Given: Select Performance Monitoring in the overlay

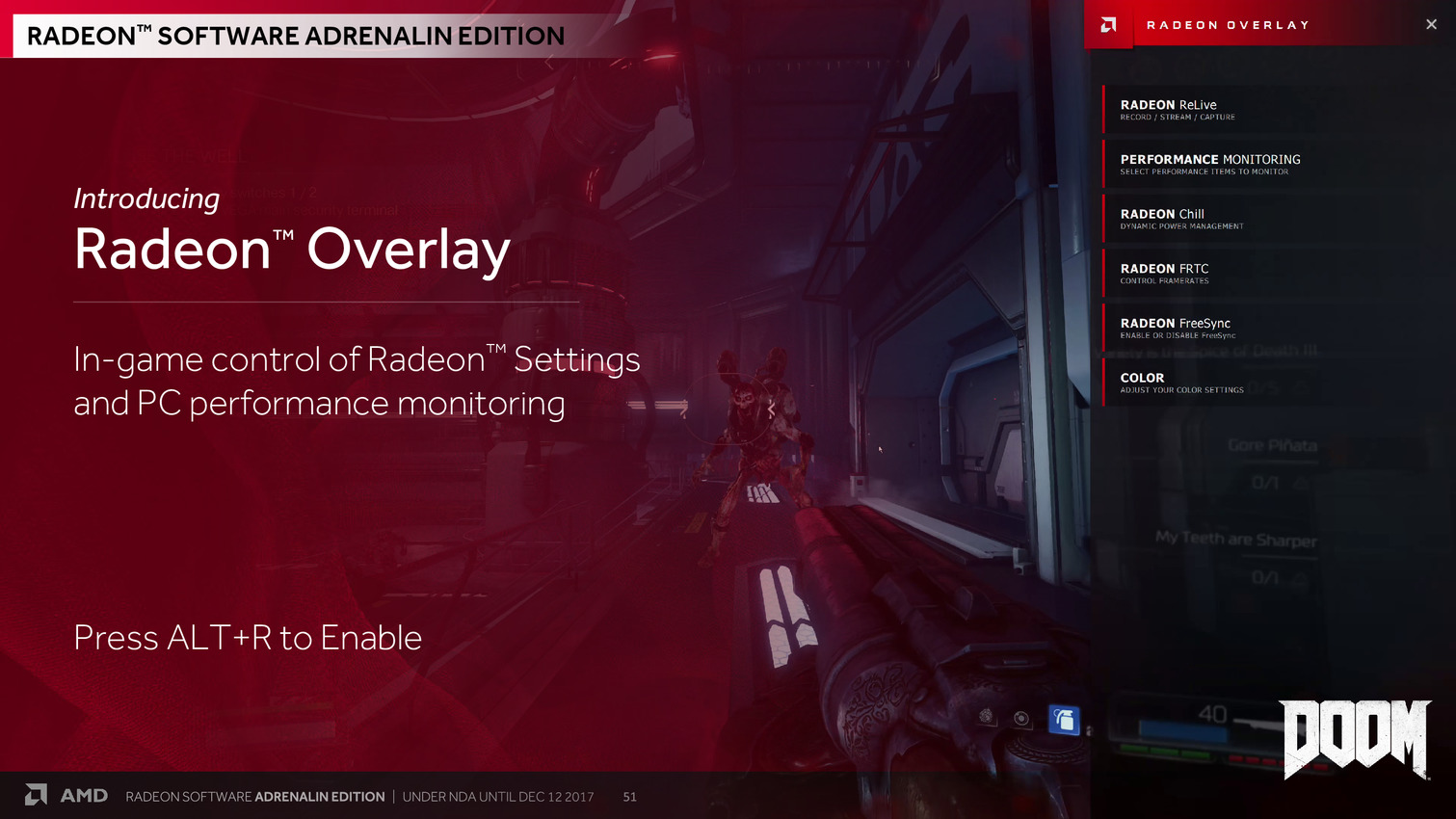Looking at the screenshot, I should (1209, 164).
